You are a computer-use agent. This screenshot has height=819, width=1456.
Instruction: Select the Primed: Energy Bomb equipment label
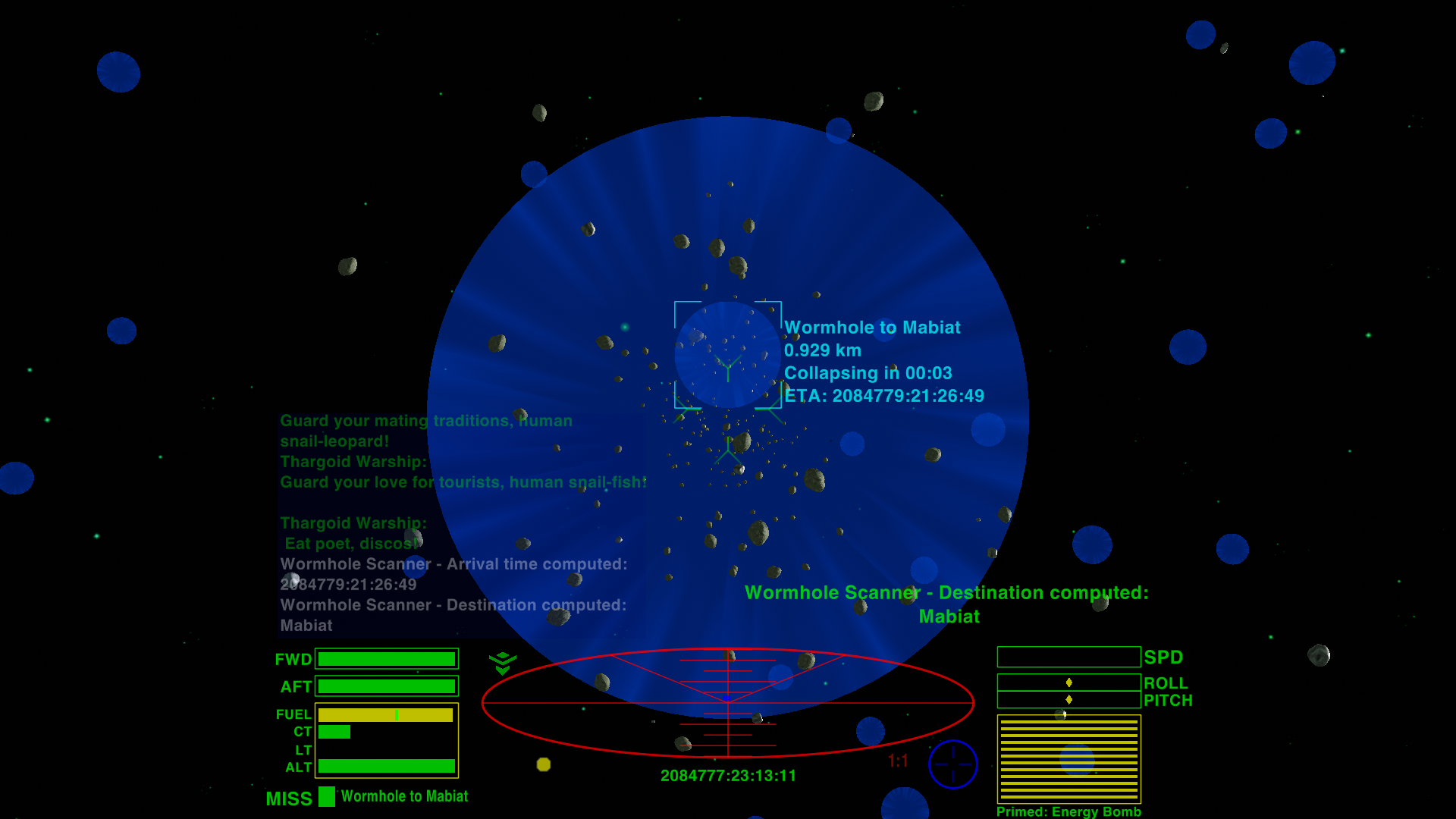[1068, 811]
